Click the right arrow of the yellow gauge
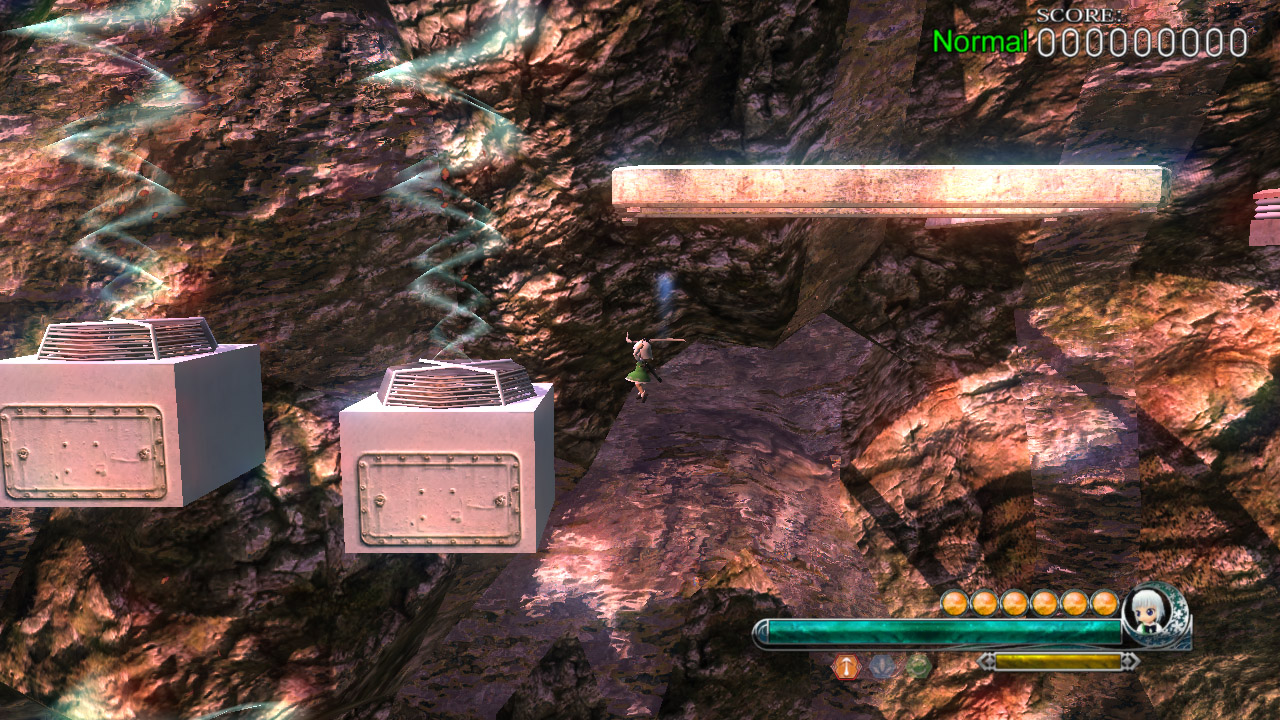1280x720 pixels. 1128,659
